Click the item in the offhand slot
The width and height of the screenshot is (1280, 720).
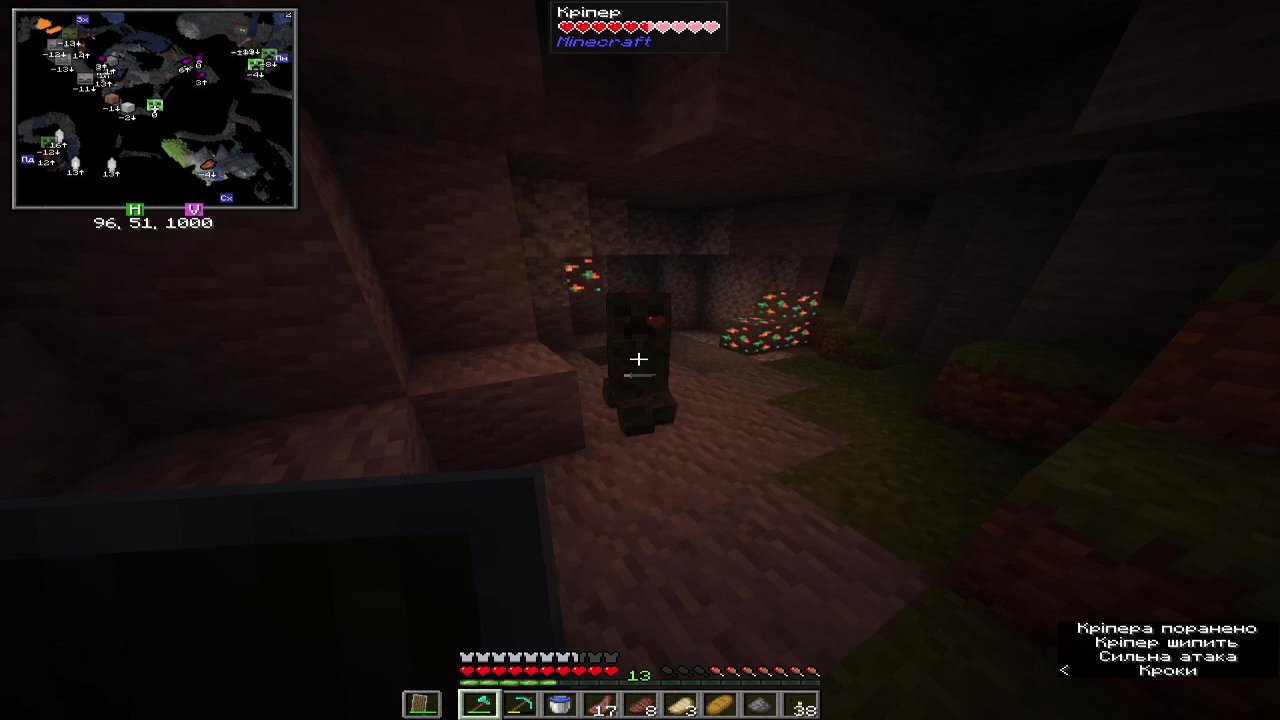click(x=421, y=703)
